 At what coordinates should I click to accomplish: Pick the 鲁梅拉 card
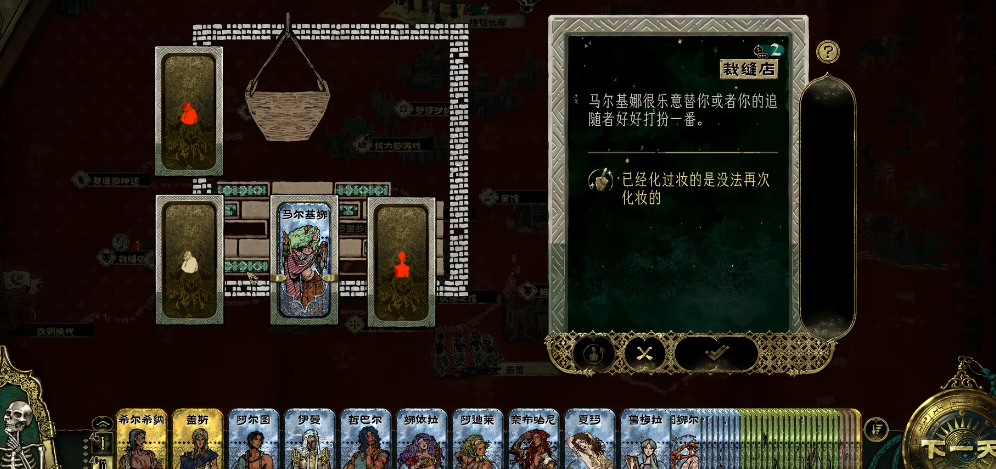click(643, 440)
